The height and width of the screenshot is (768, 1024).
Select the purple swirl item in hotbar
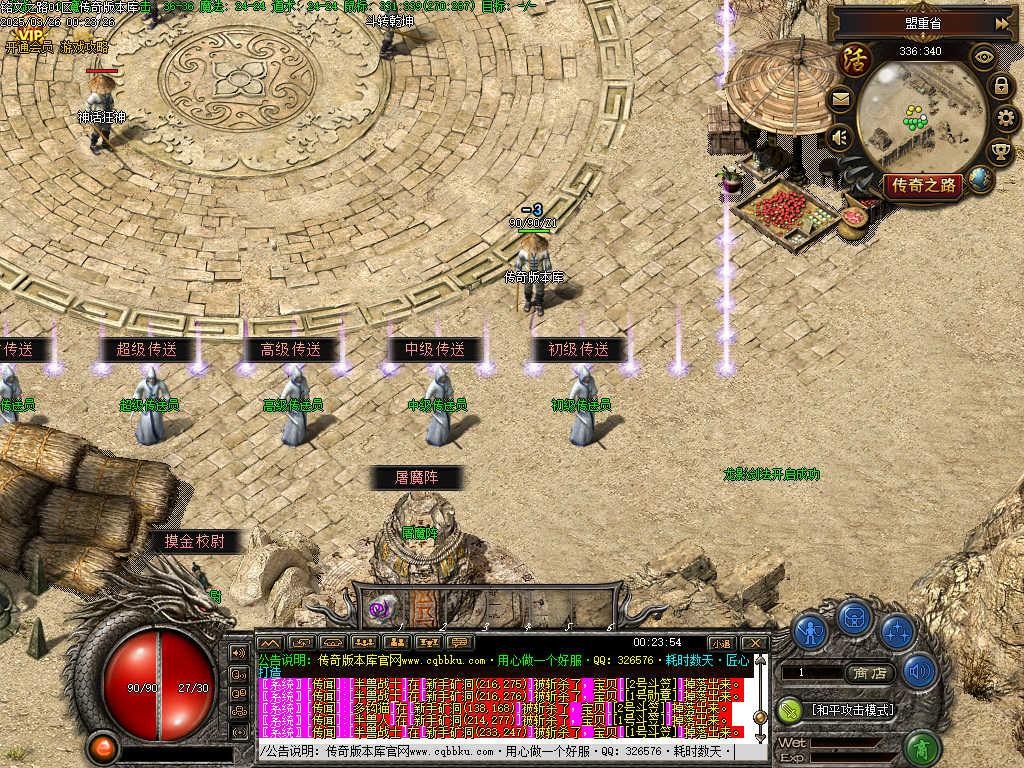point(380,608)
